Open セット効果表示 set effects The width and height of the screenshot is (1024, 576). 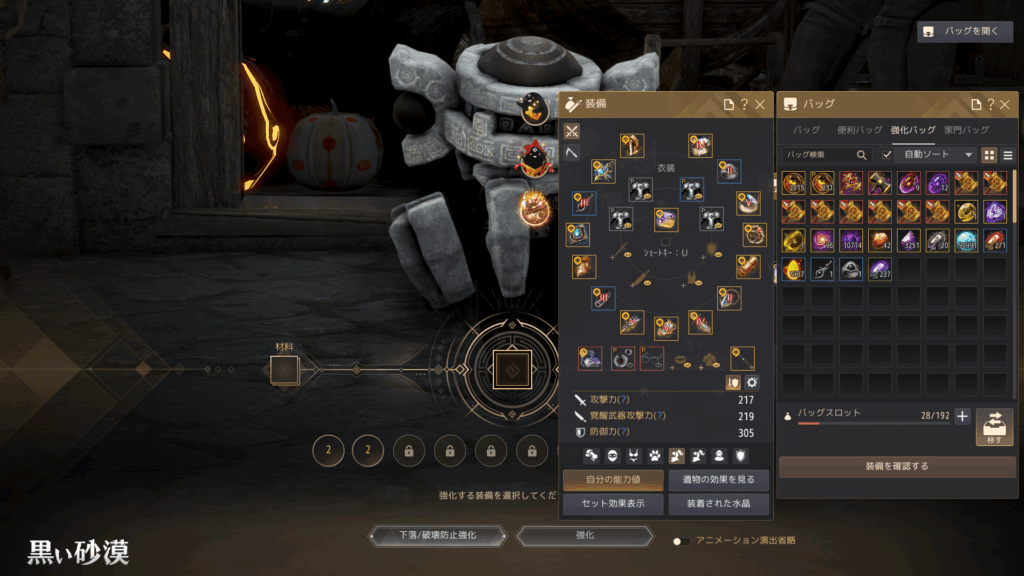[x=613, y=504]
